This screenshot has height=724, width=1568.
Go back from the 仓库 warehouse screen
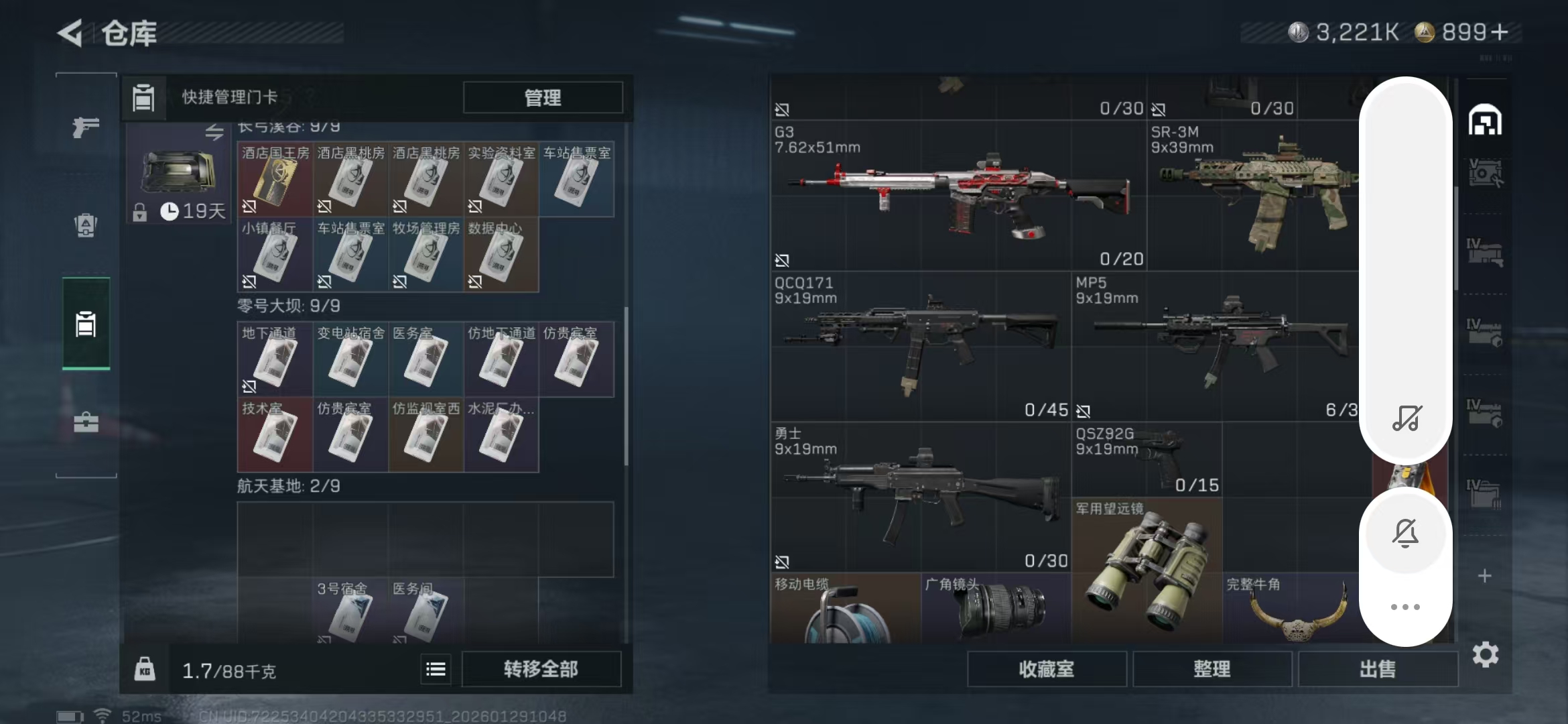[70, 33]
